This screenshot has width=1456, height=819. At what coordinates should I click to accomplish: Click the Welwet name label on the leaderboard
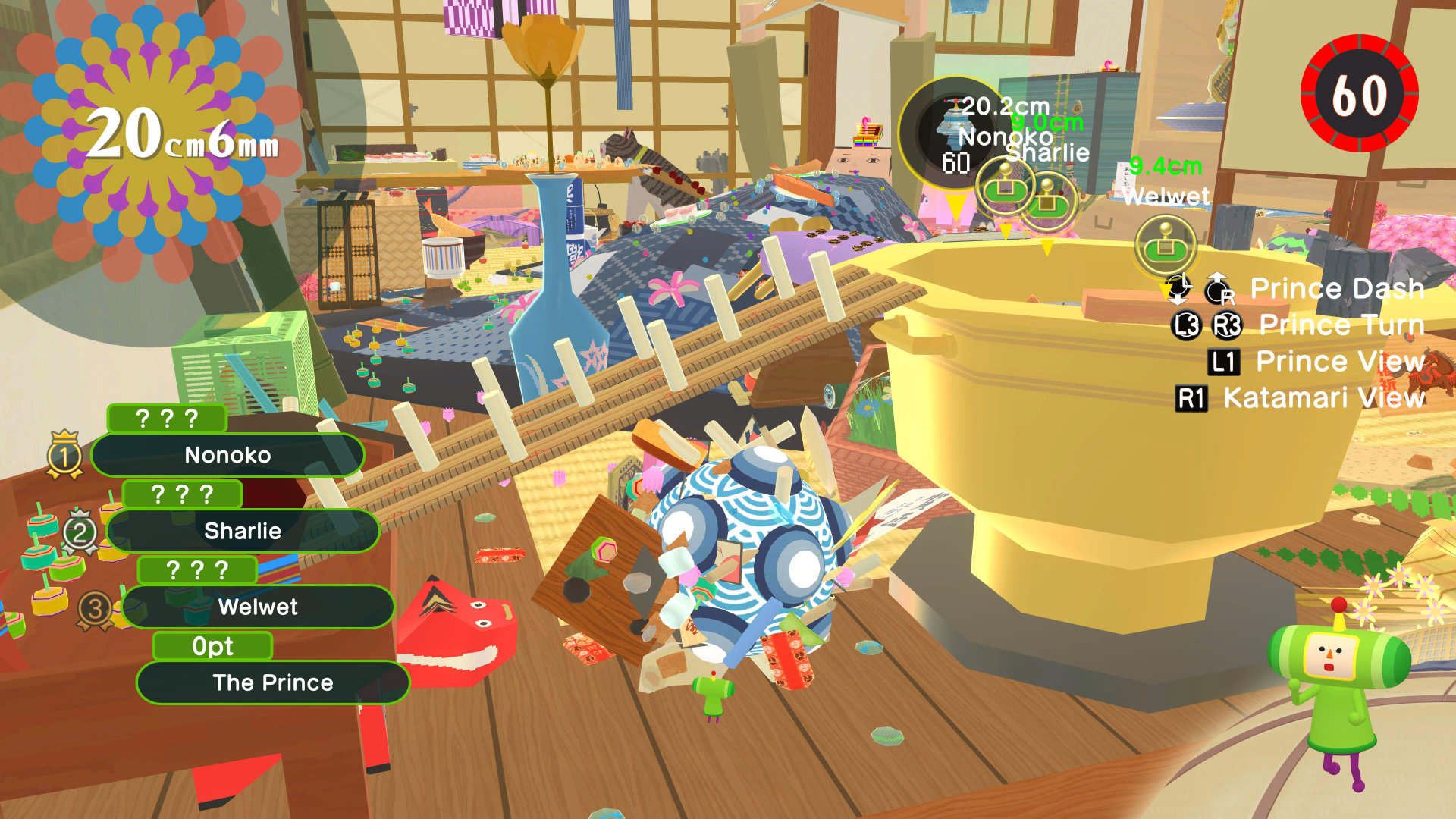pos(258,607)
